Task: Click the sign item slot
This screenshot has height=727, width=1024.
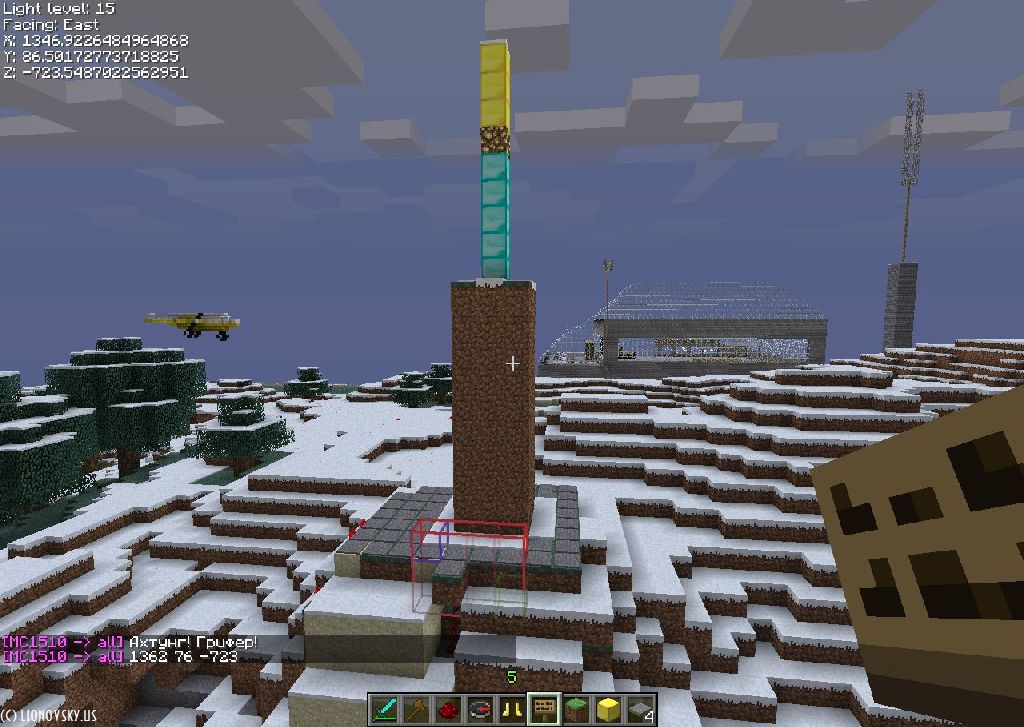Action: pos(544,709)
